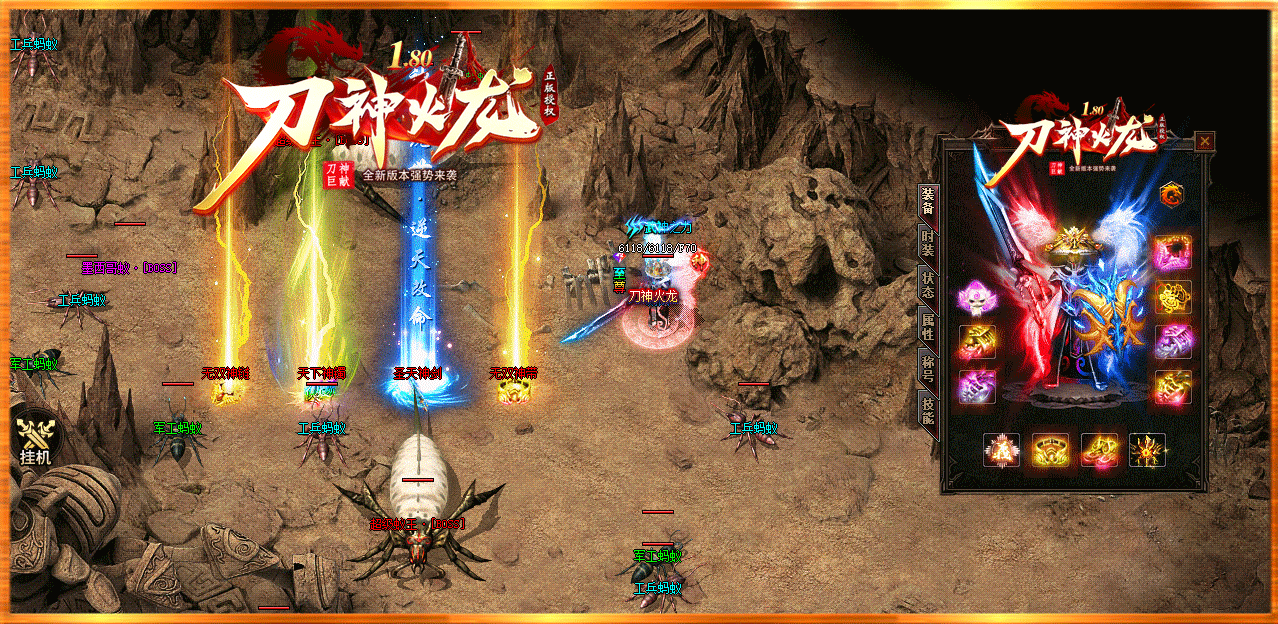Close the character equipment panel
This screenshot has height=624, width=1278.
tap(1205, 141)
